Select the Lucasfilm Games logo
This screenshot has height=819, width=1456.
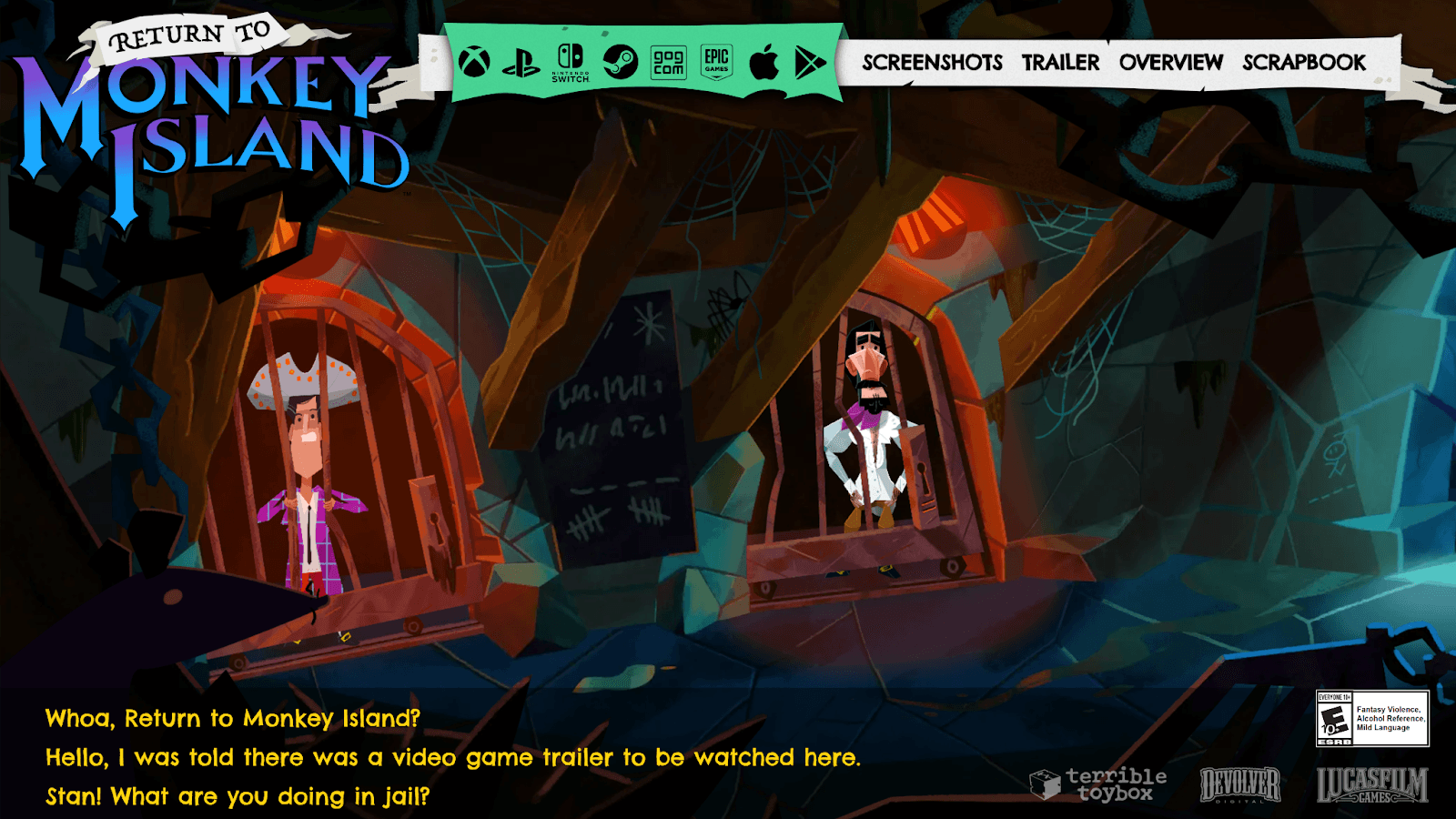[x=1372, y=784]
